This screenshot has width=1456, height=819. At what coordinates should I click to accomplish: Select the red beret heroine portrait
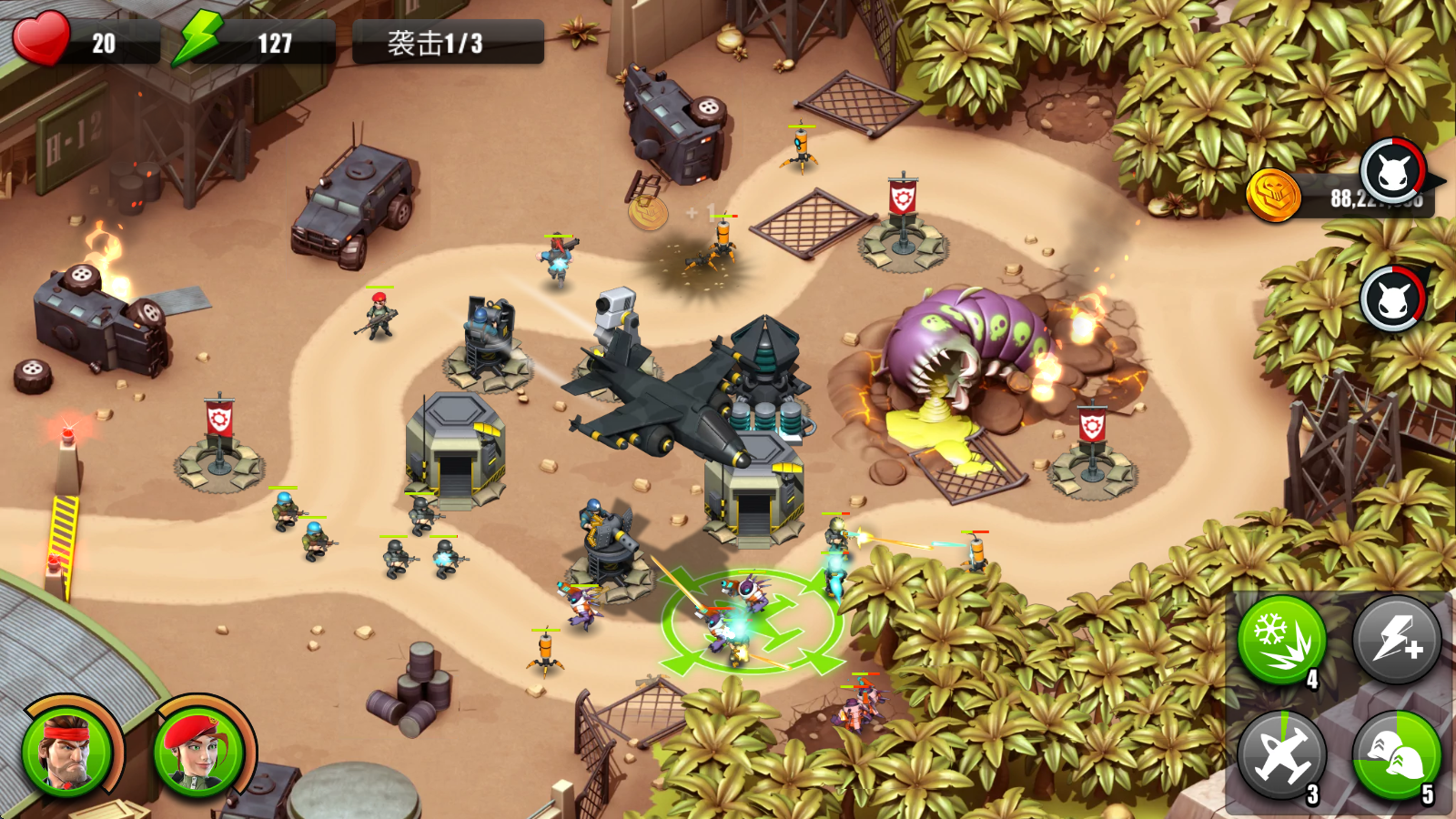[x=198, y=753]
